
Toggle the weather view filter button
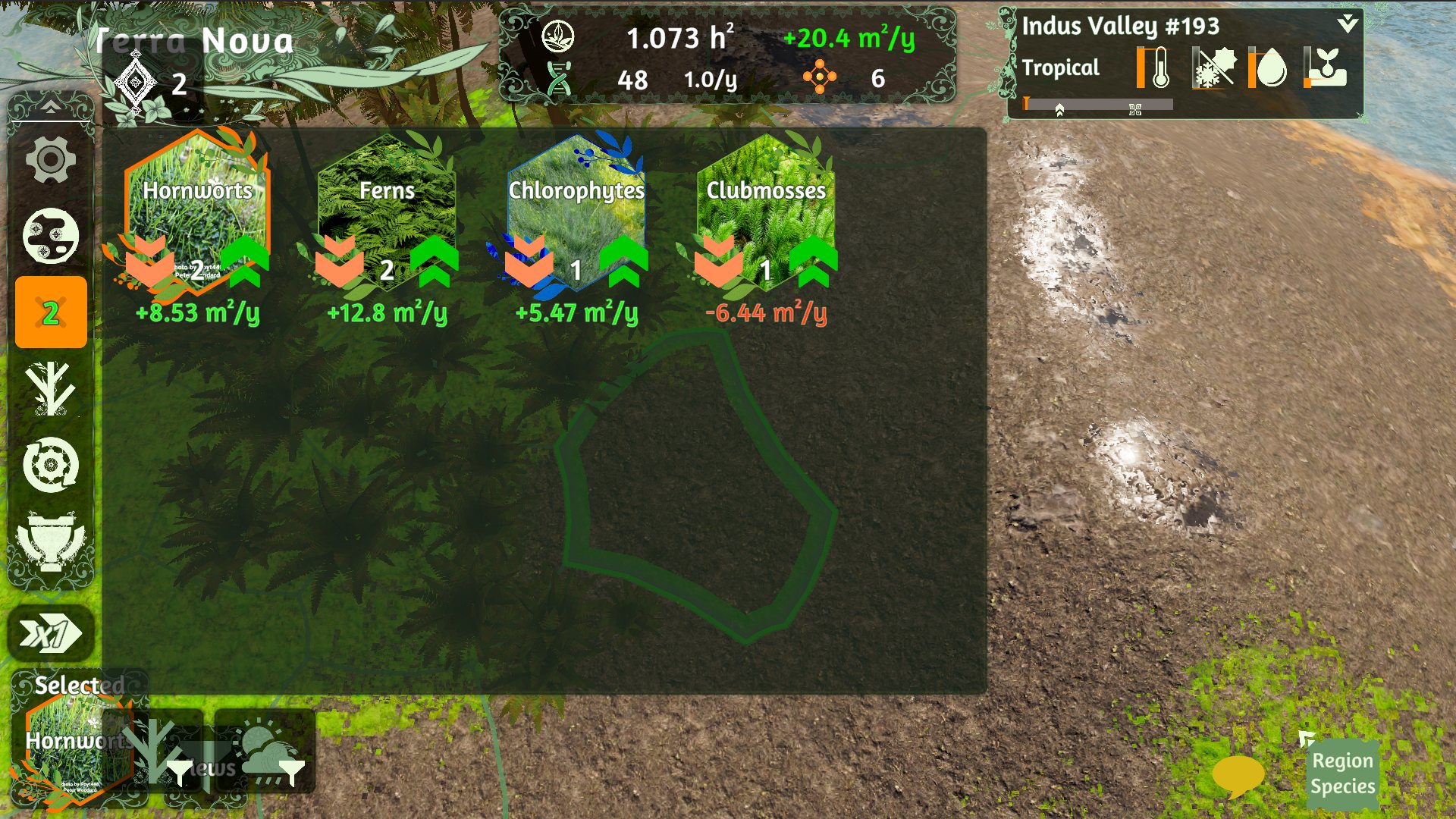(265, 752)
